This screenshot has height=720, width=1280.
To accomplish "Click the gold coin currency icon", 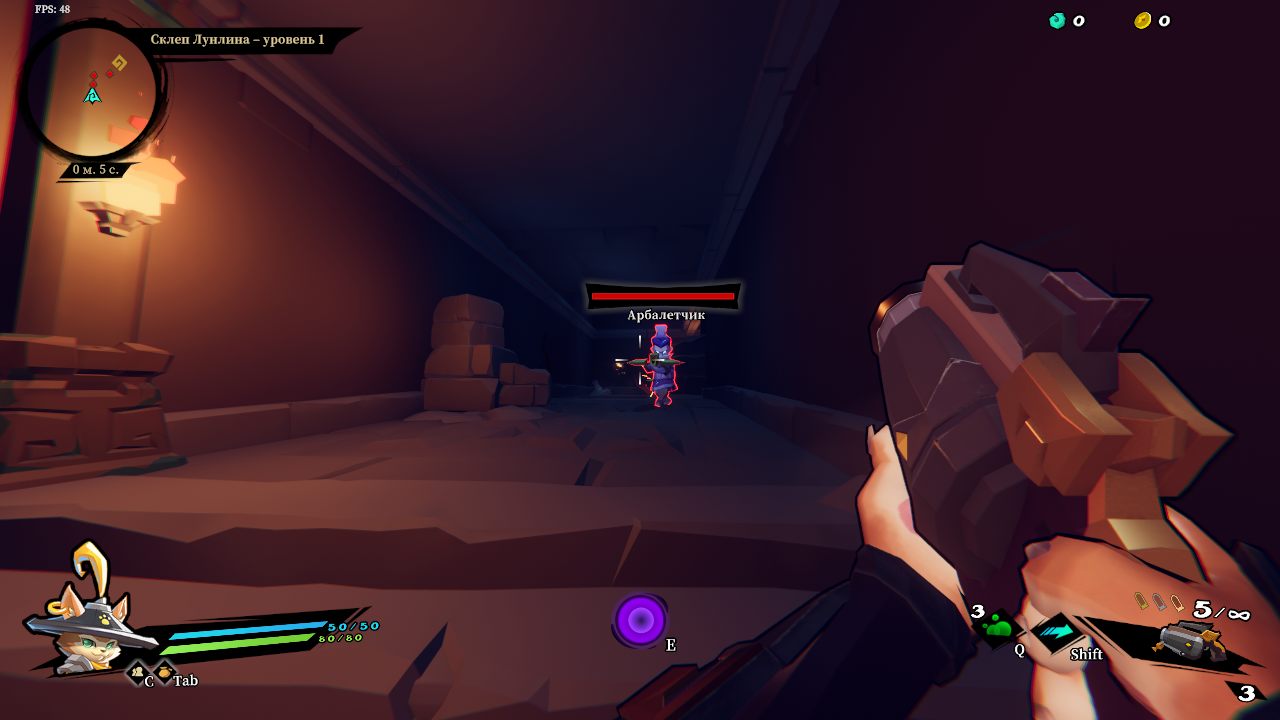I will (1142, 20).
